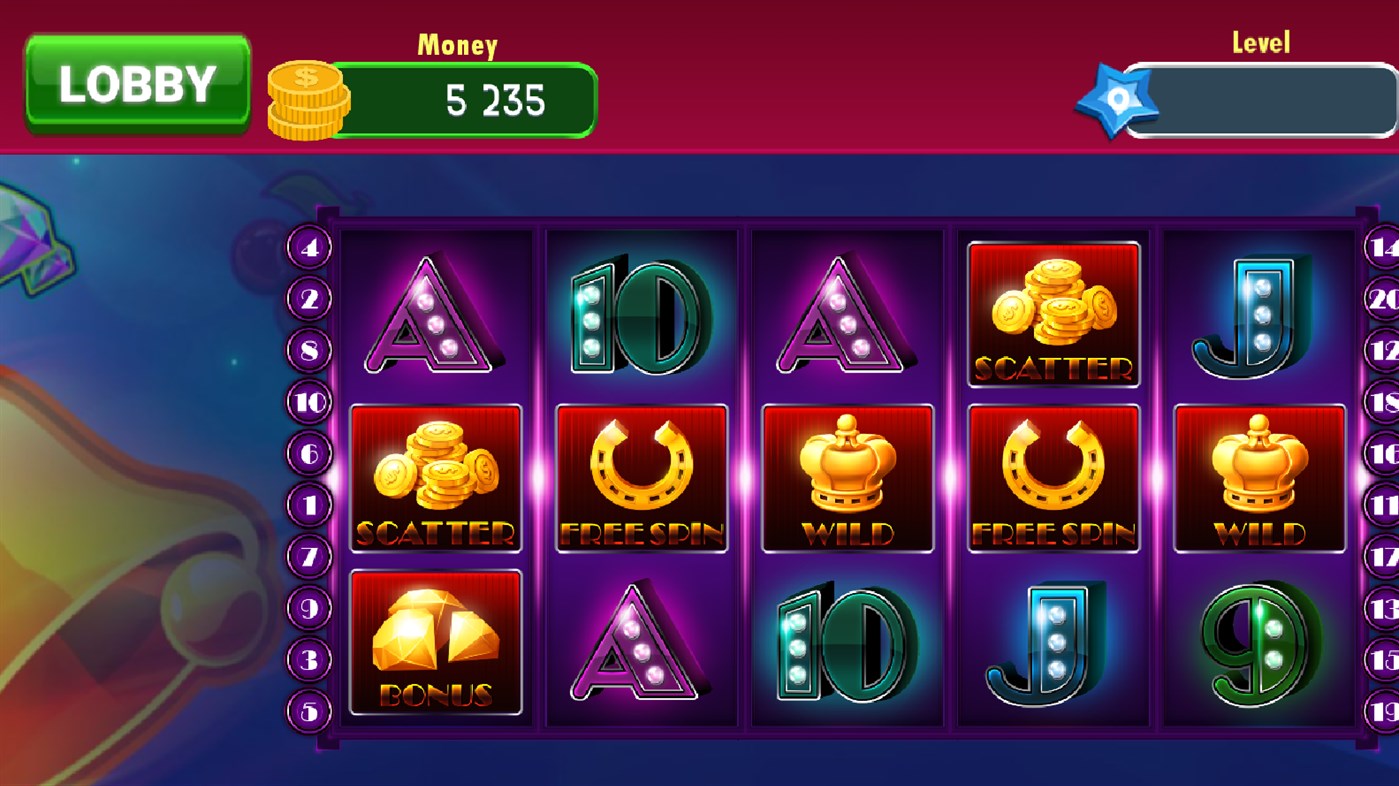
Task: Select the SCATTER coins symbol on first reel
Action: point(434,478)
